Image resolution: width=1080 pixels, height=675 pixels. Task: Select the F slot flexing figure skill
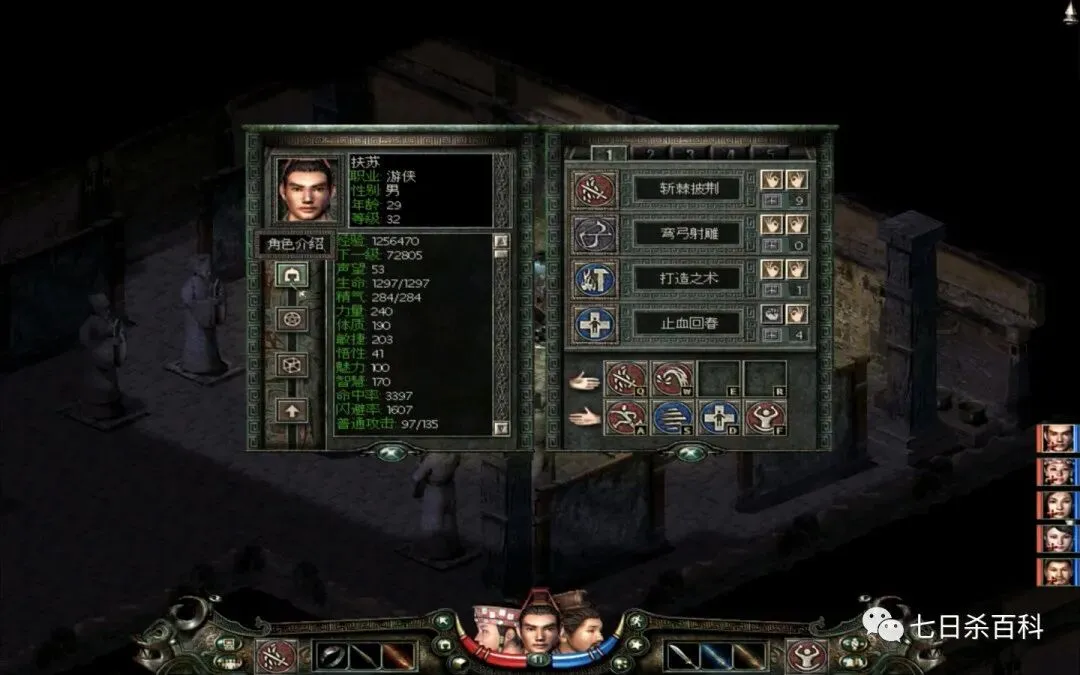point(764,417)
